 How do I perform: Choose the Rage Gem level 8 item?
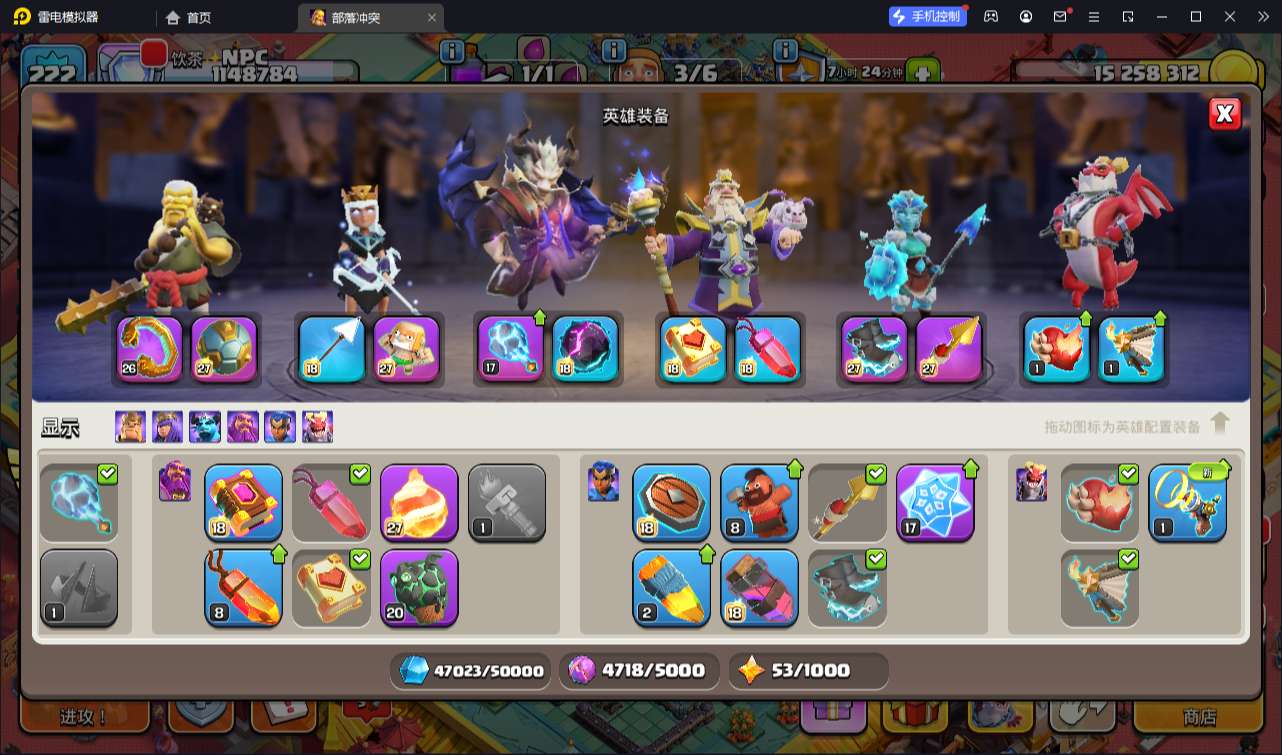click(243, 588)
